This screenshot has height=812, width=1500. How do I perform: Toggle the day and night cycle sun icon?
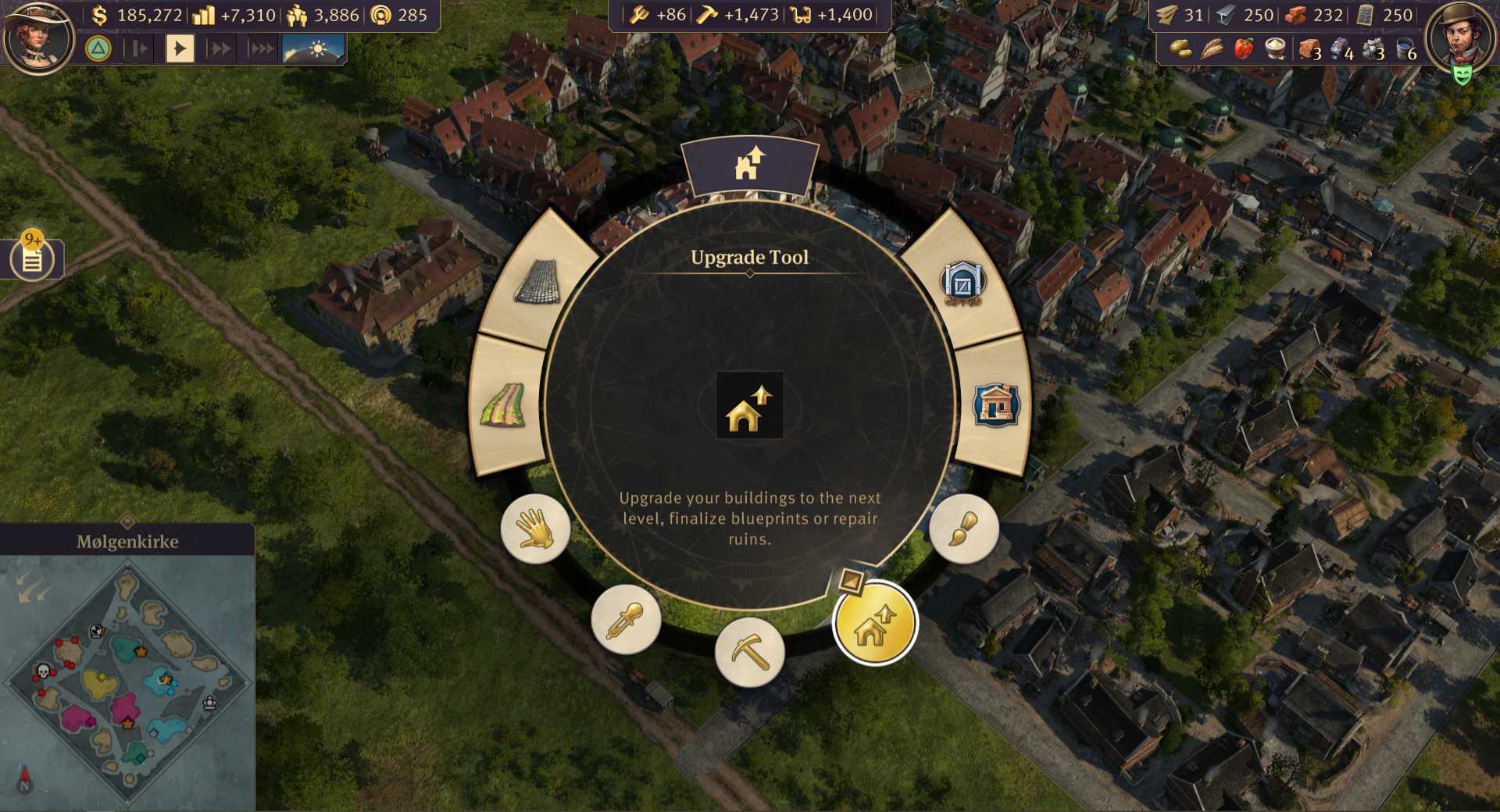click(x=313, y=49)
